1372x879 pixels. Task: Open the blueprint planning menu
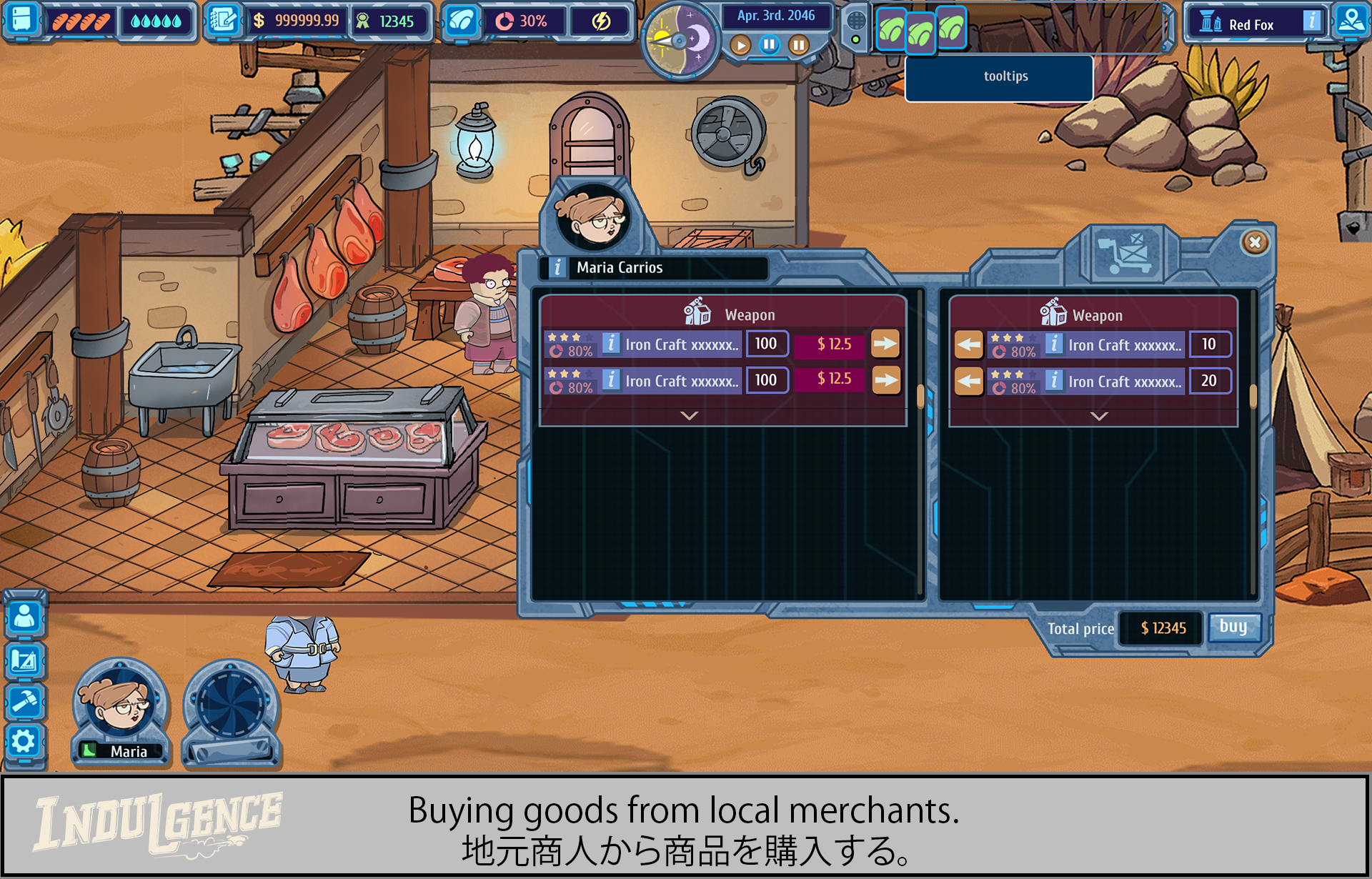[24, 661]
